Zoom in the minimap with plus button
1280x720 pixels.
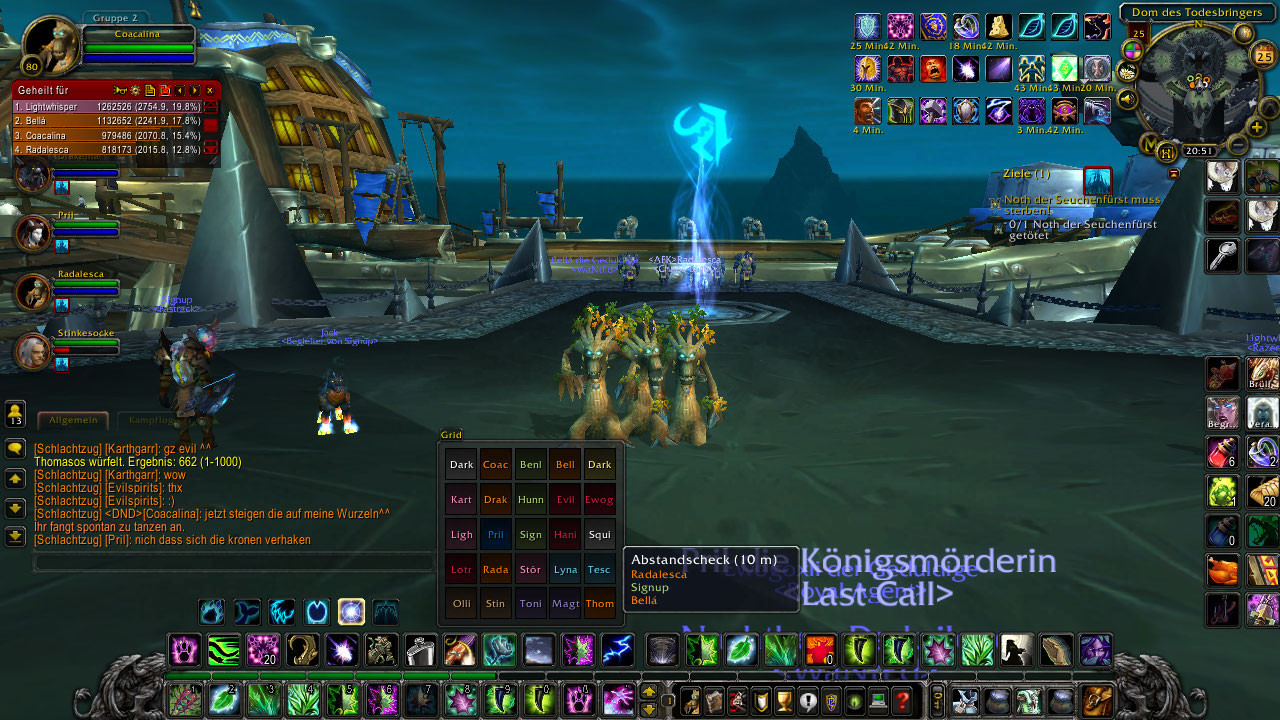click(x=1257, y=127)
